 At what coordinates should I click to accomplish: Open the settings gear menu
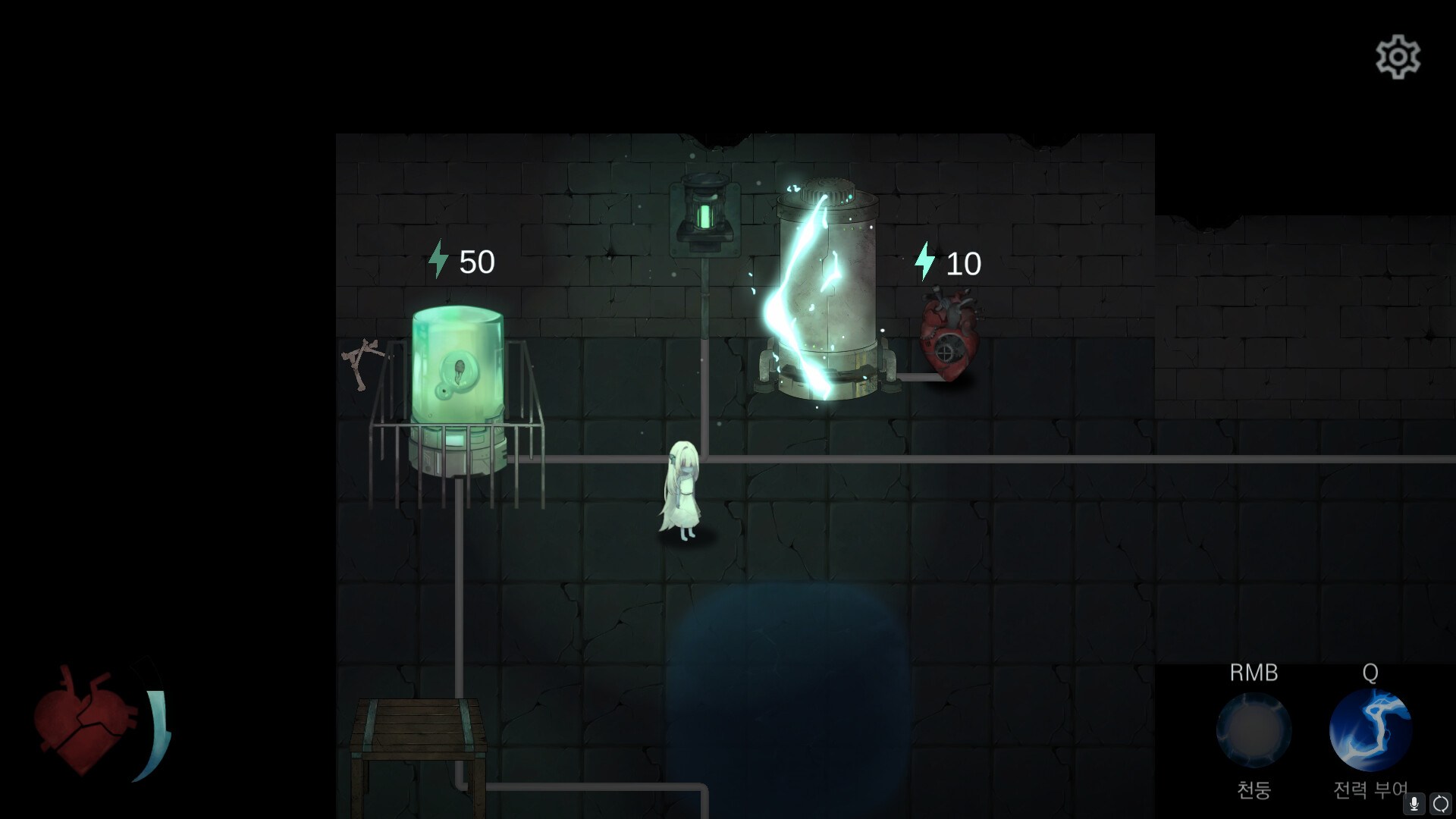(x=1399, y=56)
